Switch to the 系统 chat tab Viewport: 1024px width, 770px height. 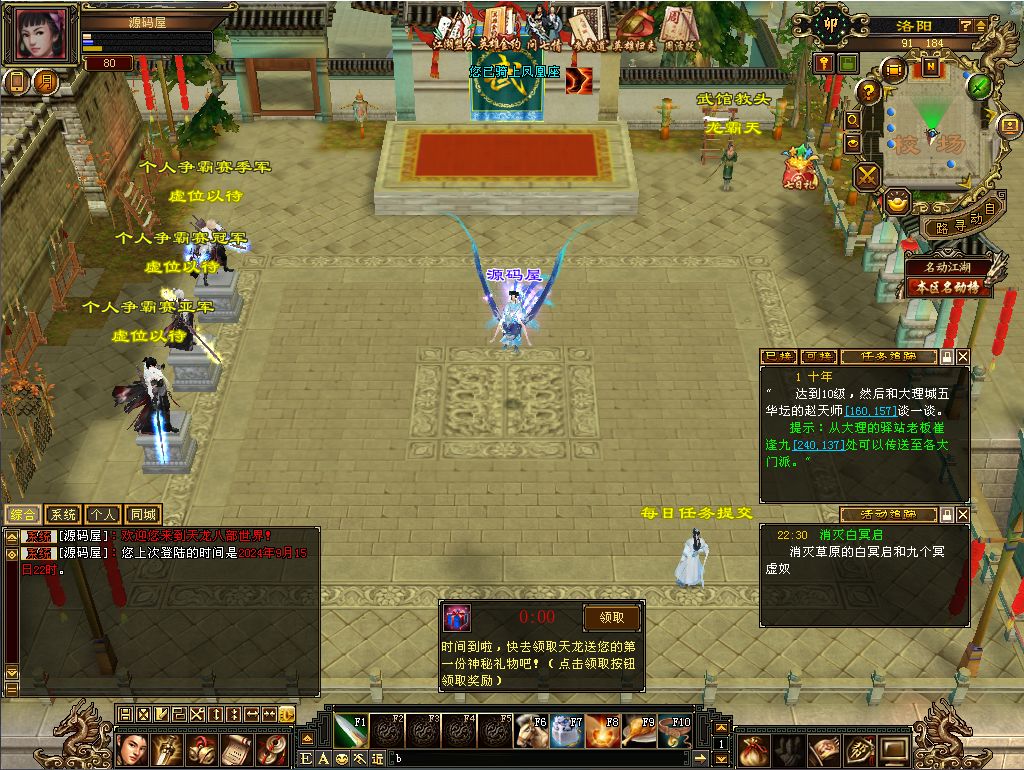pyautogui.click(x=63, y=515)
